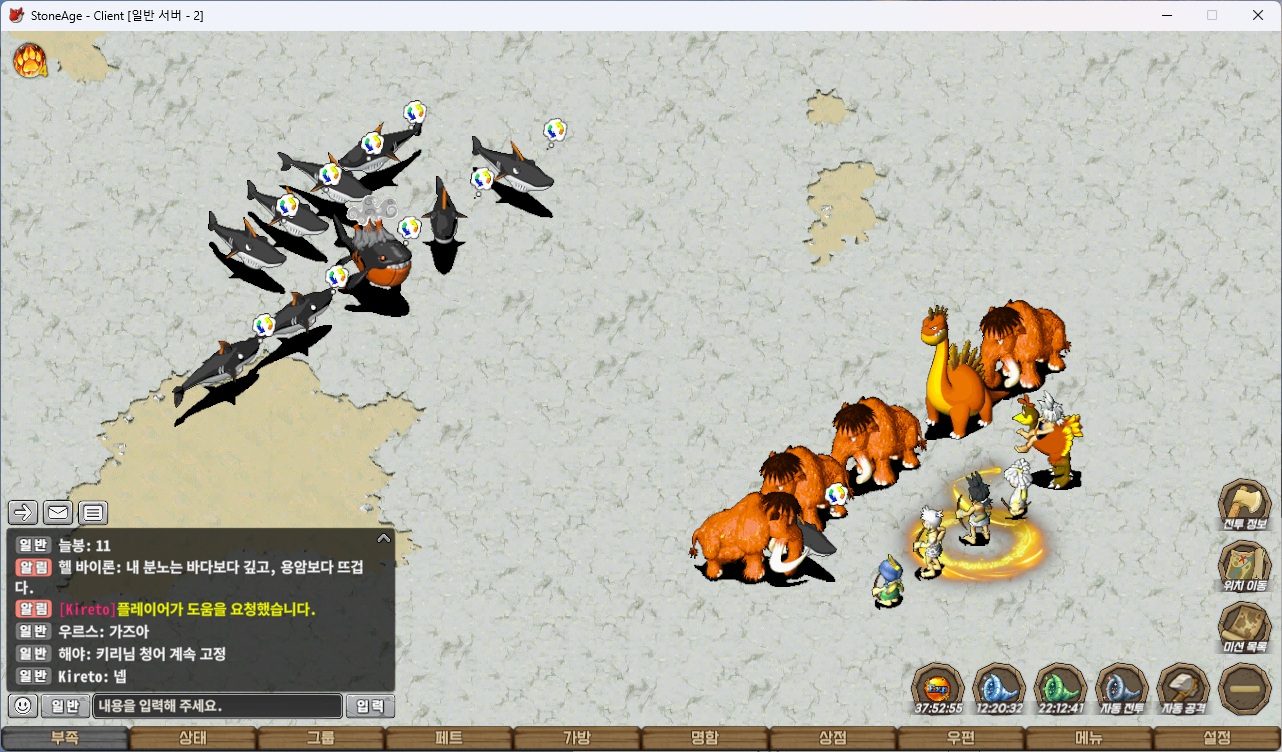Viewport: 1282px width, 752px height.
Task: Close the StoneAge client window
Action: click(x=1258, y=15)
